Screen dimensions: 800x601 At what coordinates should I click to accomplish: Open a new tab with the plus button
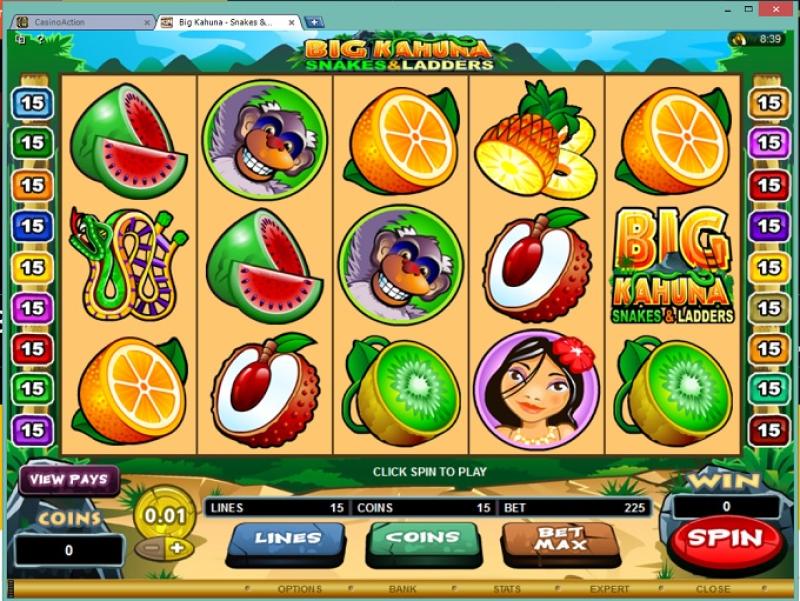point(314,21)
